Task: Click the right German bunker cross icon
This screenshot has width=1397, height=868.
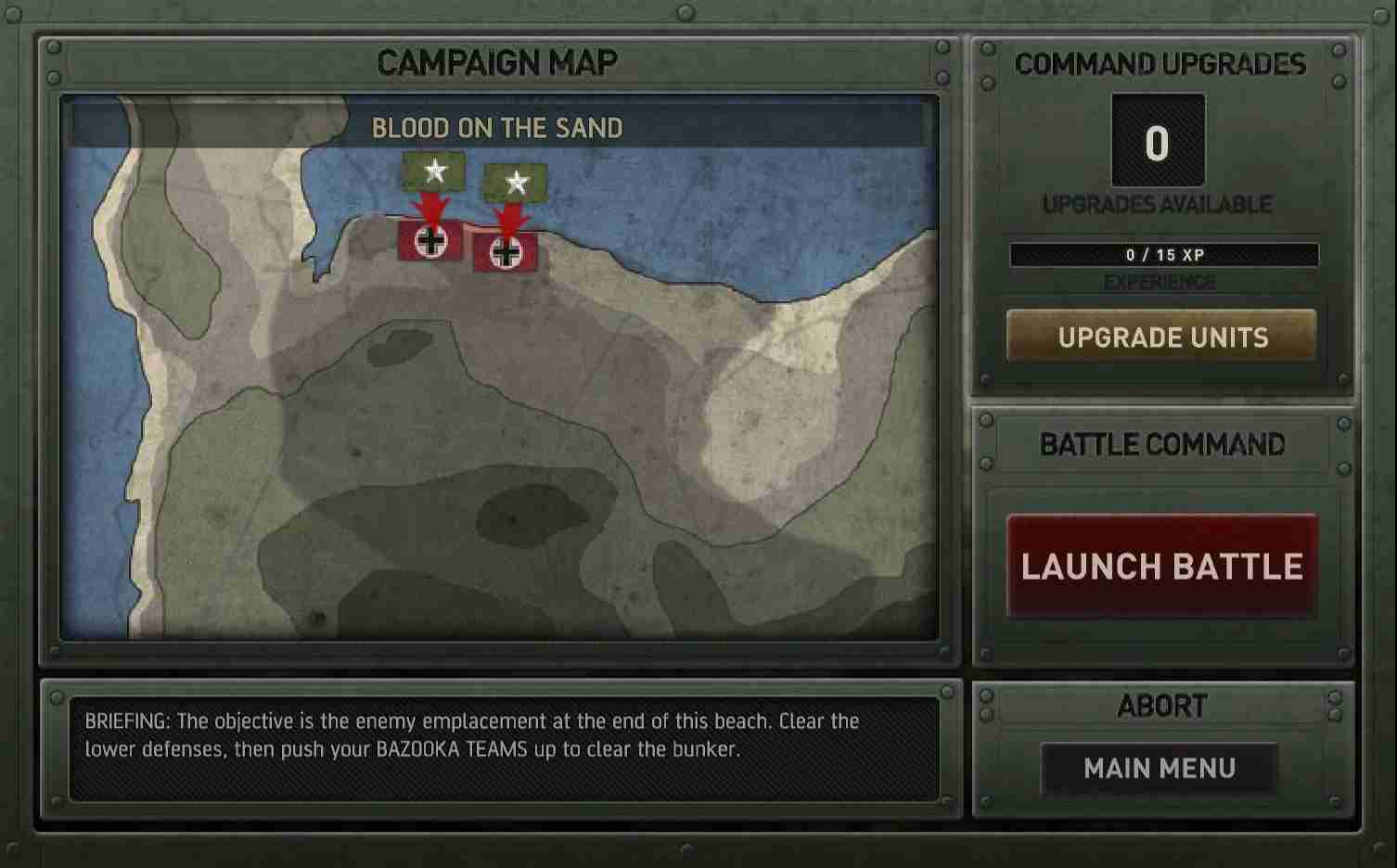Action: point(506,252)
